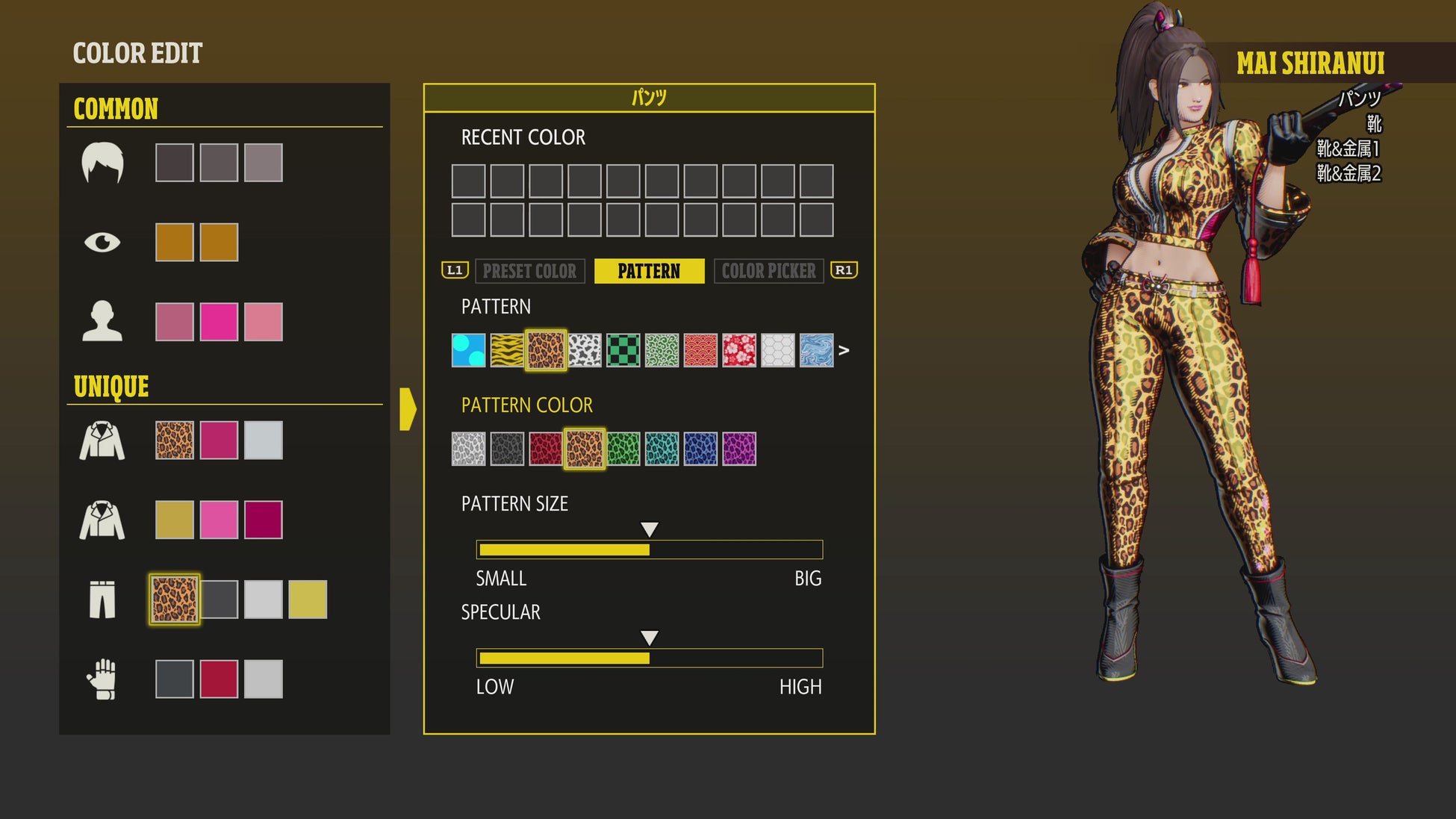Select the Pattern tab
Viewport: 1456px width, 819px height.
pyautogui.click(x=649, y=271)
